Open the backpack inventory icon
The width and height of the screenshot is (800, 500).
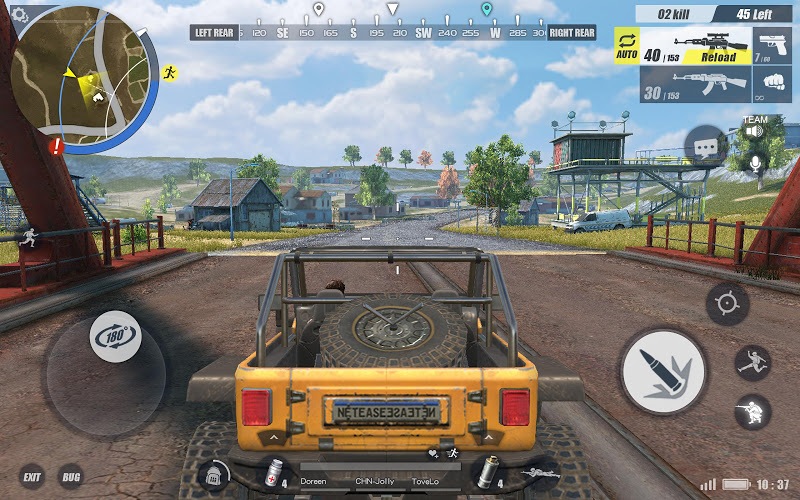tap(215, 475)
